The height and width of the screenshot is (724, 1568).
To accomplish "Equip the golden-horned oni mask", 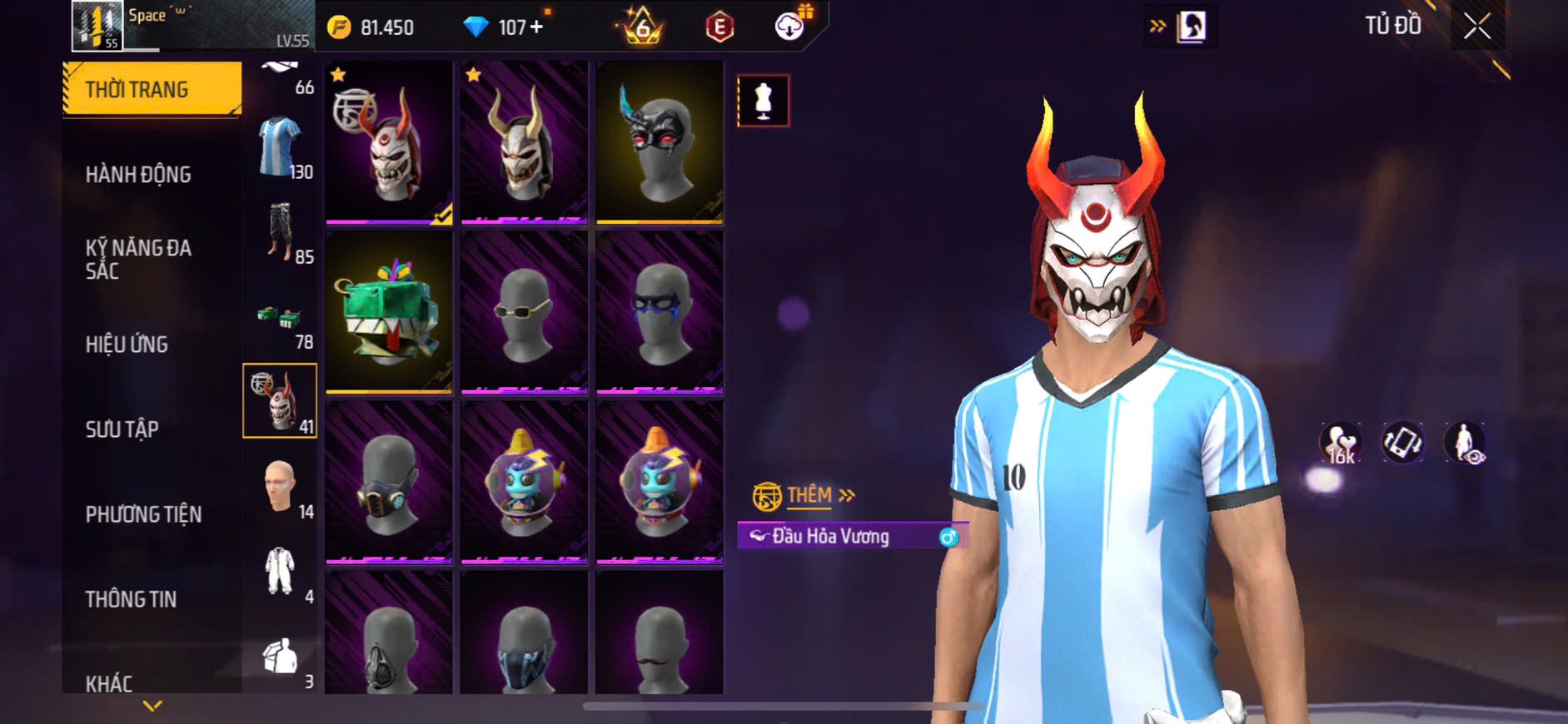I will (524, 143).
